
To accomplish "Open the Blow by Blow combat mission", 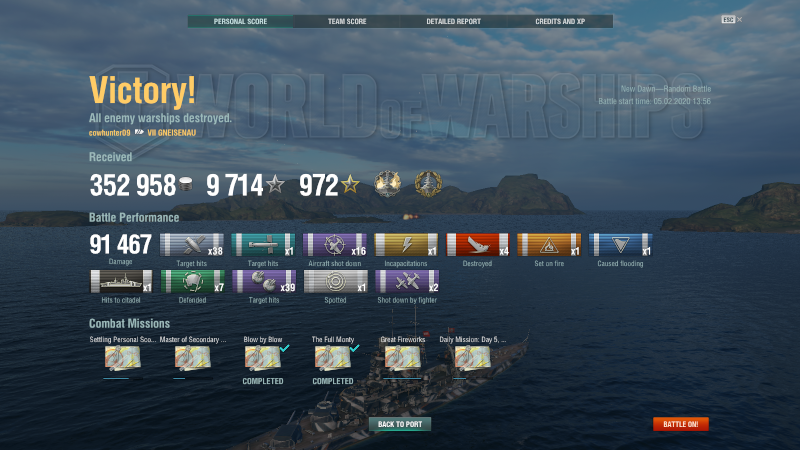I will [262, 357].
